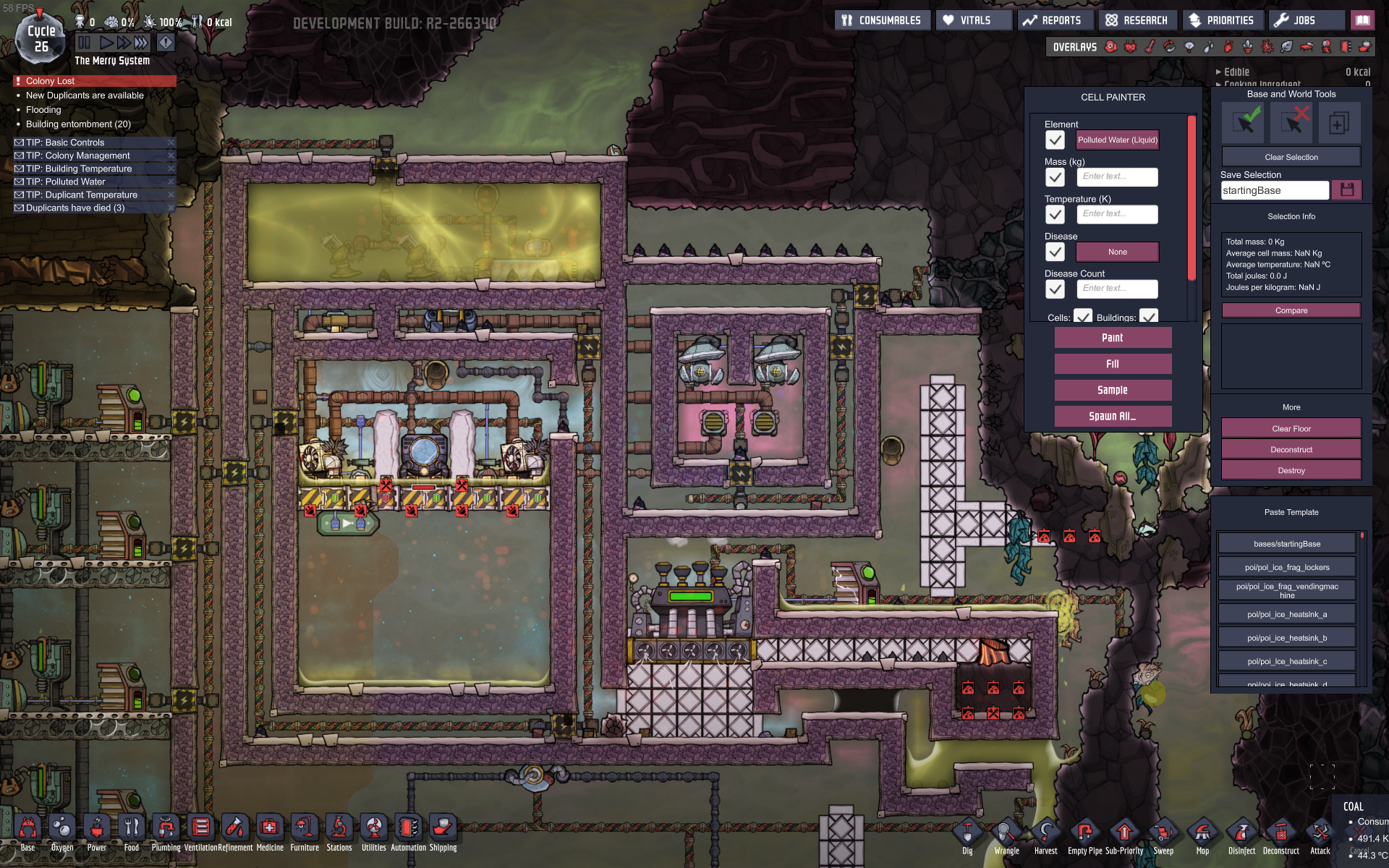Screen dimensions: 1389x868
Task: Open the Research tree
Action: click(x=1138, y=20)
